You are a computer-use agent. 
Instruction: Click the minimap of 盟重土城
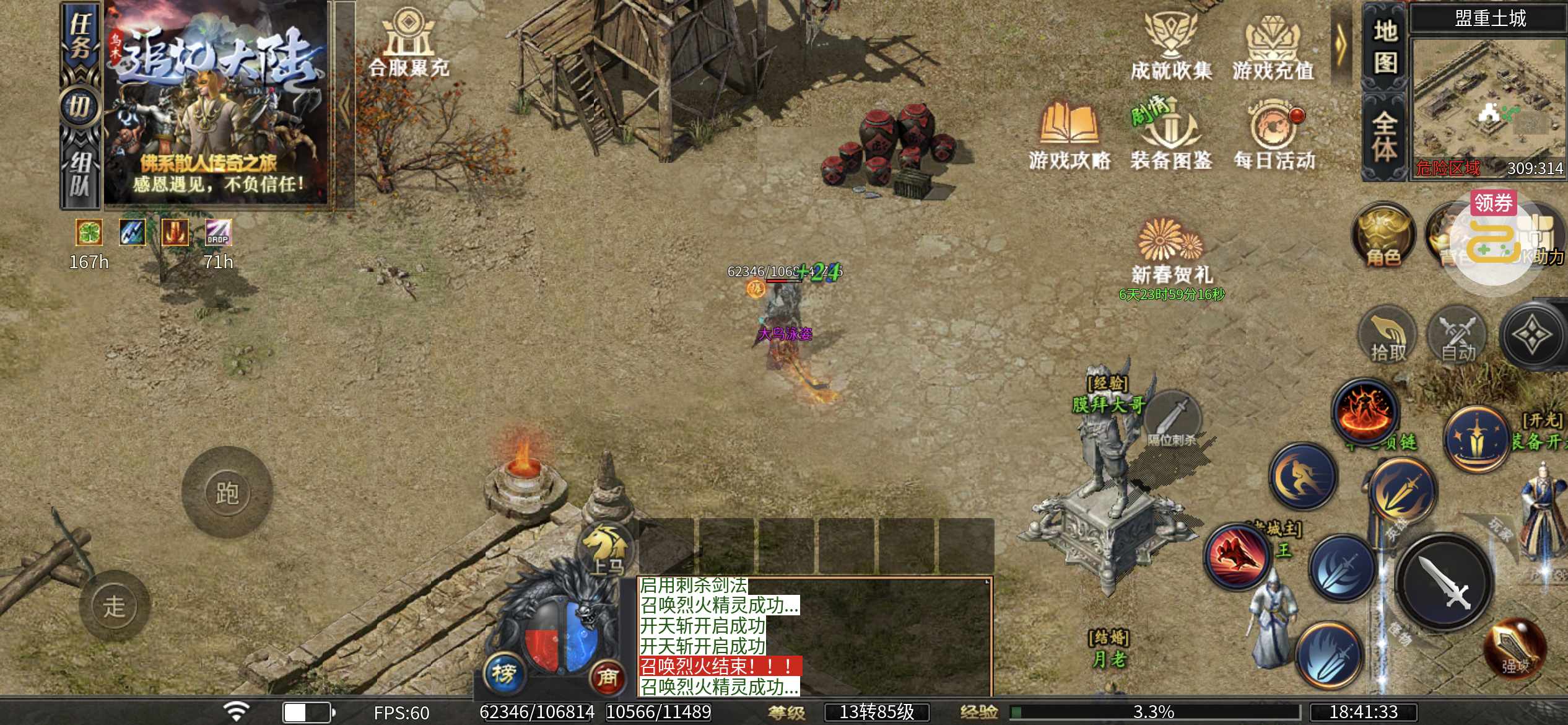click(1488, 99)
